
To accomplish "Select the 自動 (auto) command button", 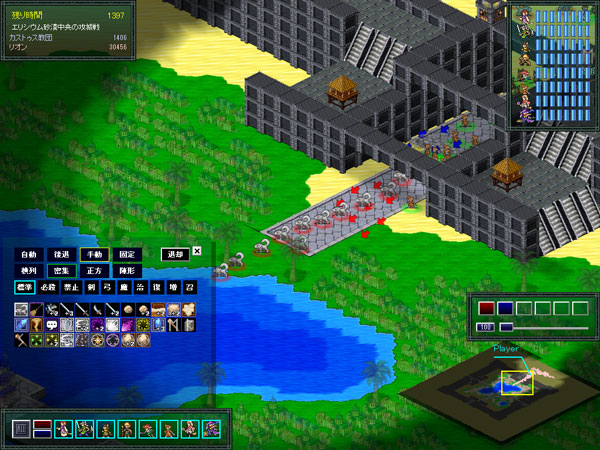I will (29, 253).
